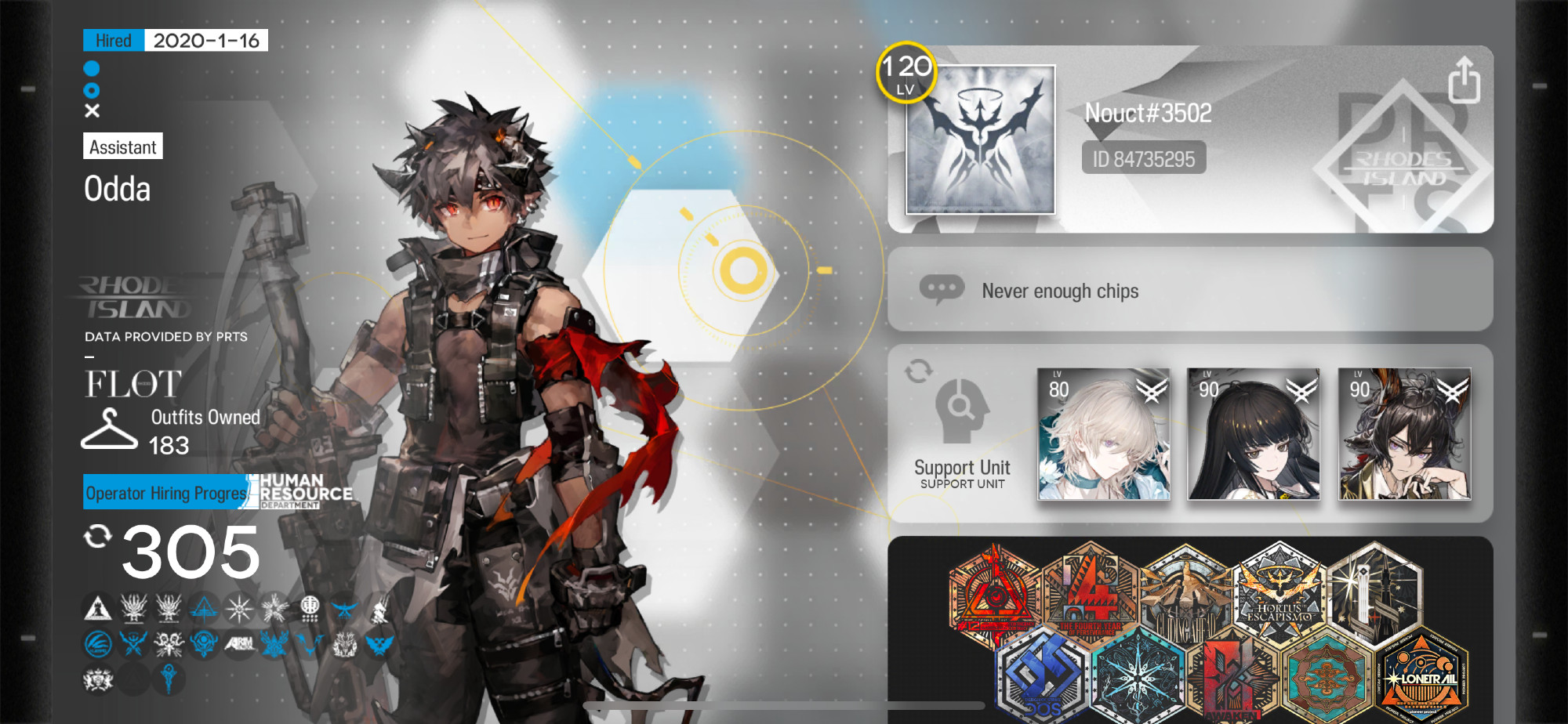Viewport: 1568px width, 724px height.
Task: Copy the ID 84735295 badge
Action: pyautogui.click(x=1143, y=159)
